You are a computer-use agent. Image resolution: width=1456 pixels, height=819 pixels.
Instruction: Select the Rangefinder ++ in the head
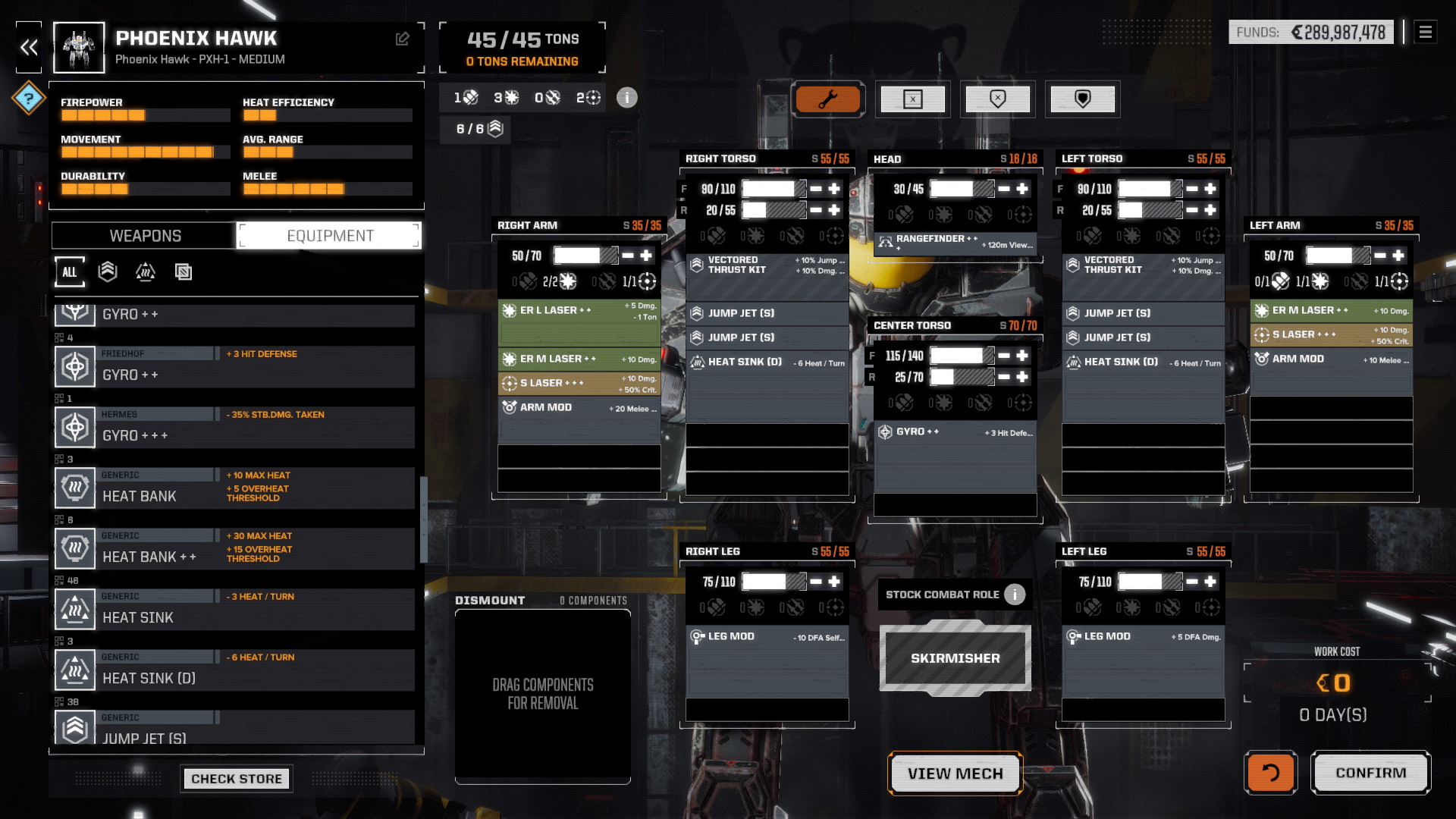[x=955, y=243]
